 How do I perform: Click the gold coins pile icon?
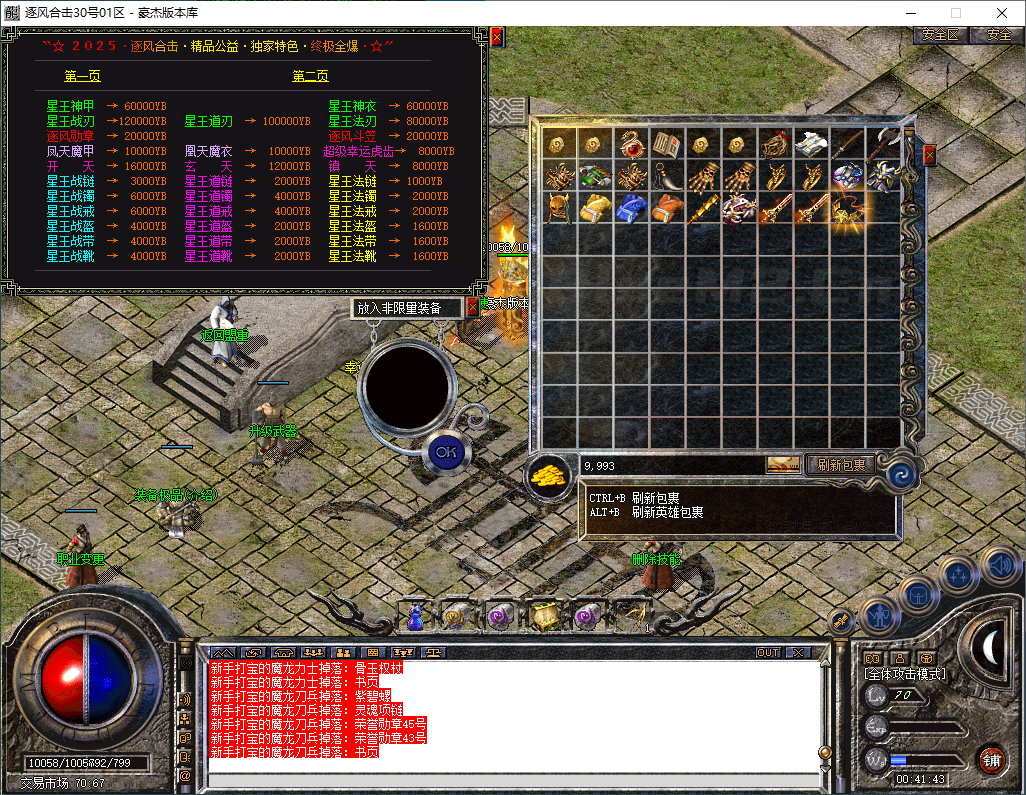point(548,473)
